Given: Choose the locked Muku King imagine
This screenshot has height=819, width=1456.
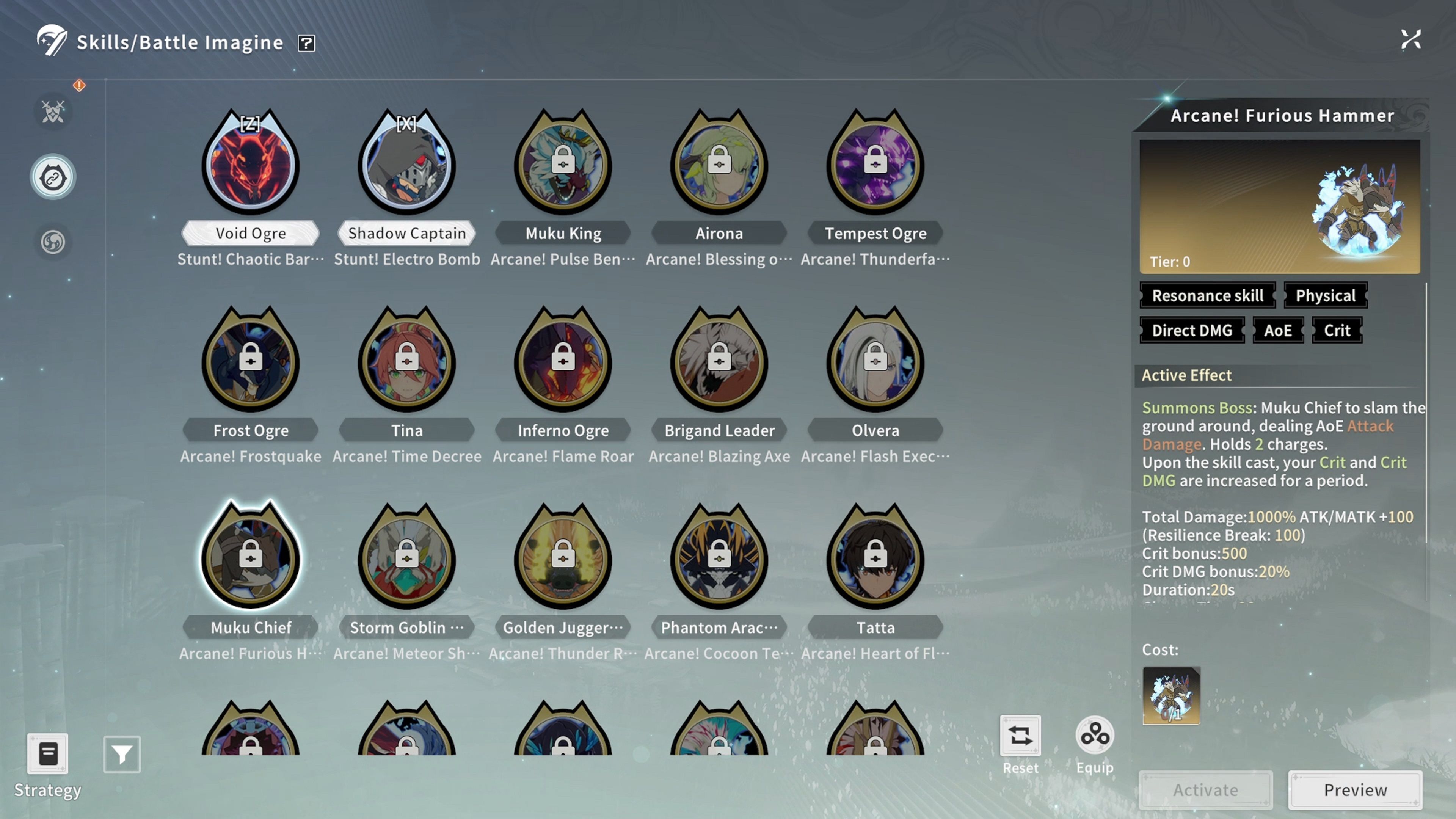Looking at the screenshot, I should [x=563, y=164].
